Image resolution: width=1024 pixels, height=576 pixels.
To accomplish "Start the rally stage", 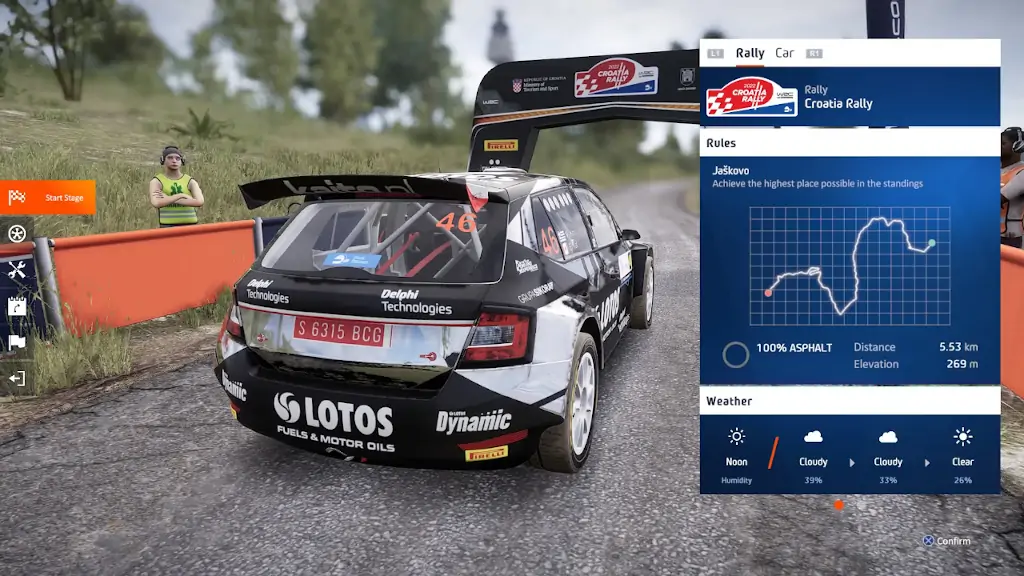I will (x=48, y=197).
